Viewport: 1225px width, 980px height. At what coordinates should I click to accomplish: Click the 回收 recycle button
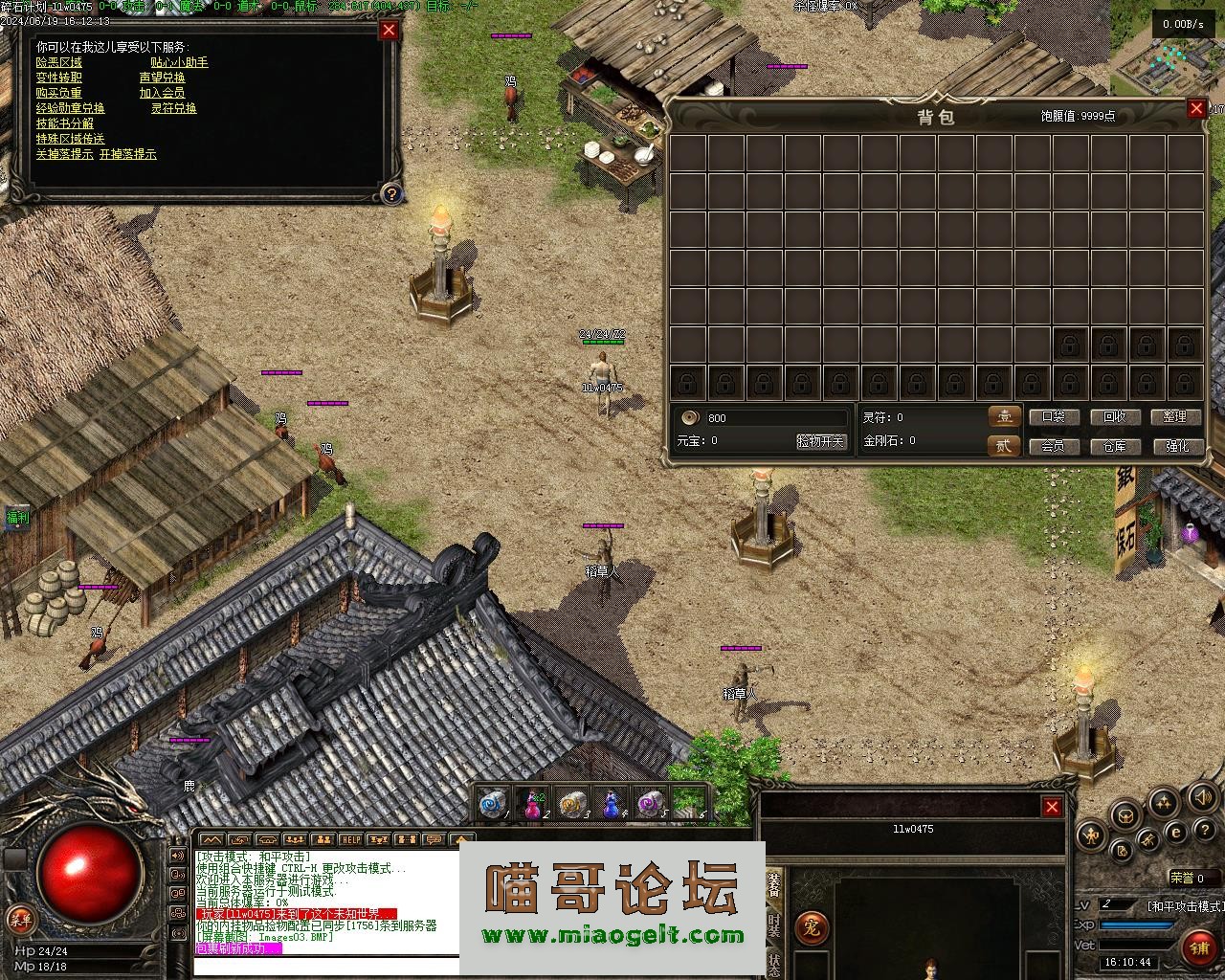[x=1115, y=417]
